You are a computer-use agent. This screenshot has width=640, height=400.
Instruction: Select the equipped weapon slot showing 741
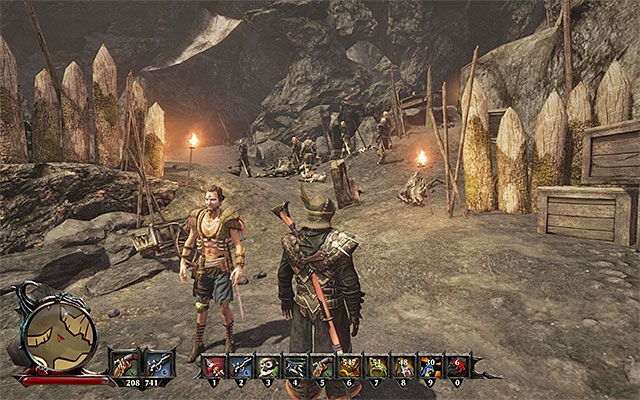tap(158, 362)
